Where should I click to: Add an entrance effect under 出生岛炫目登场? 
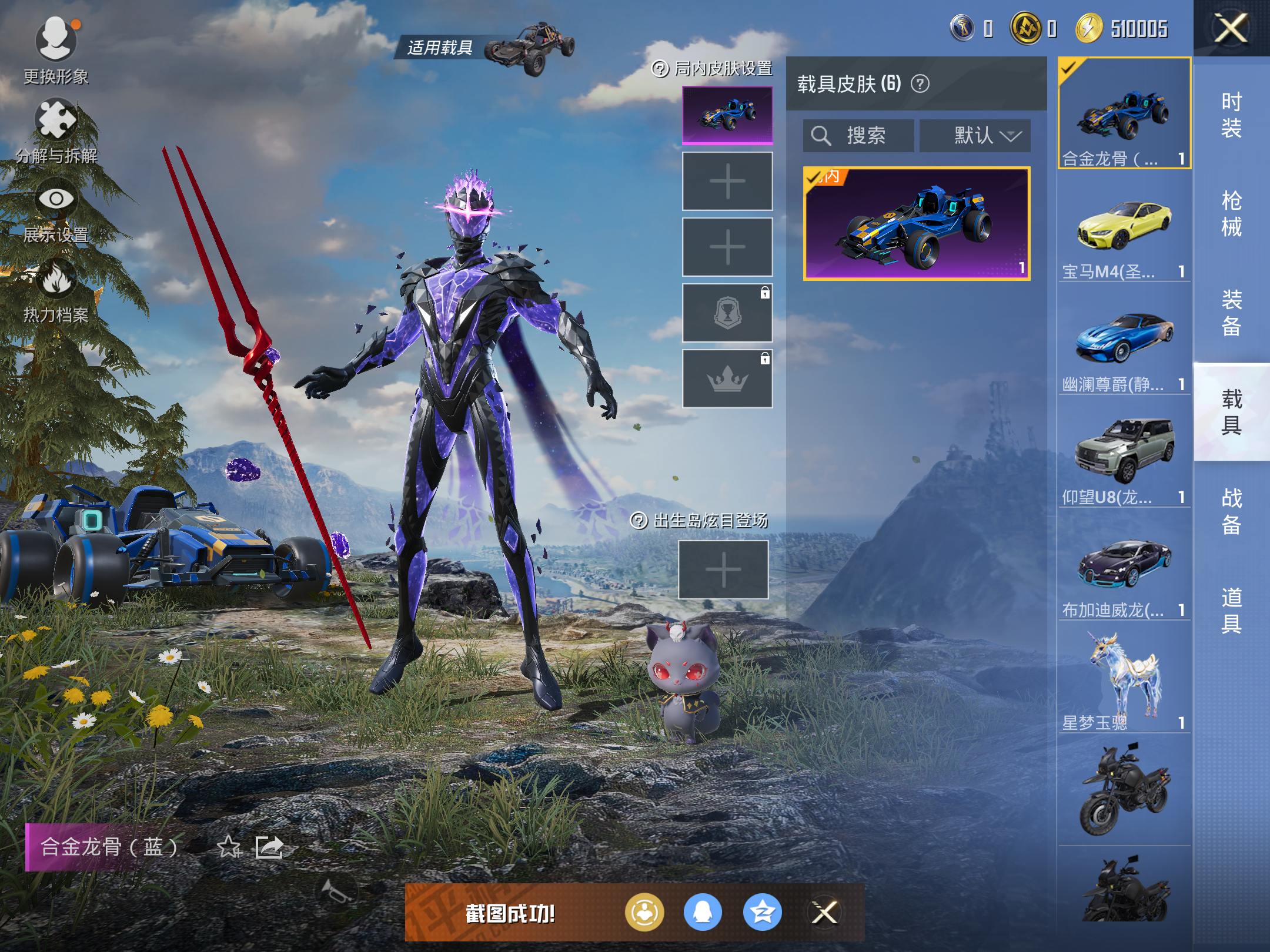[723, 569]
